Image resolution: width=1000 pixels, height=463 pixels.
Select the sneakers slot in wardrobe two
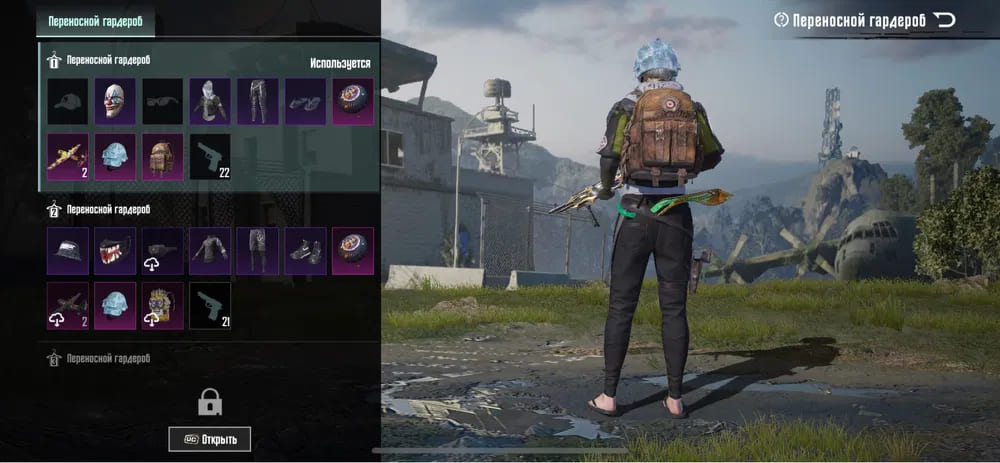[x=305, y=251]
